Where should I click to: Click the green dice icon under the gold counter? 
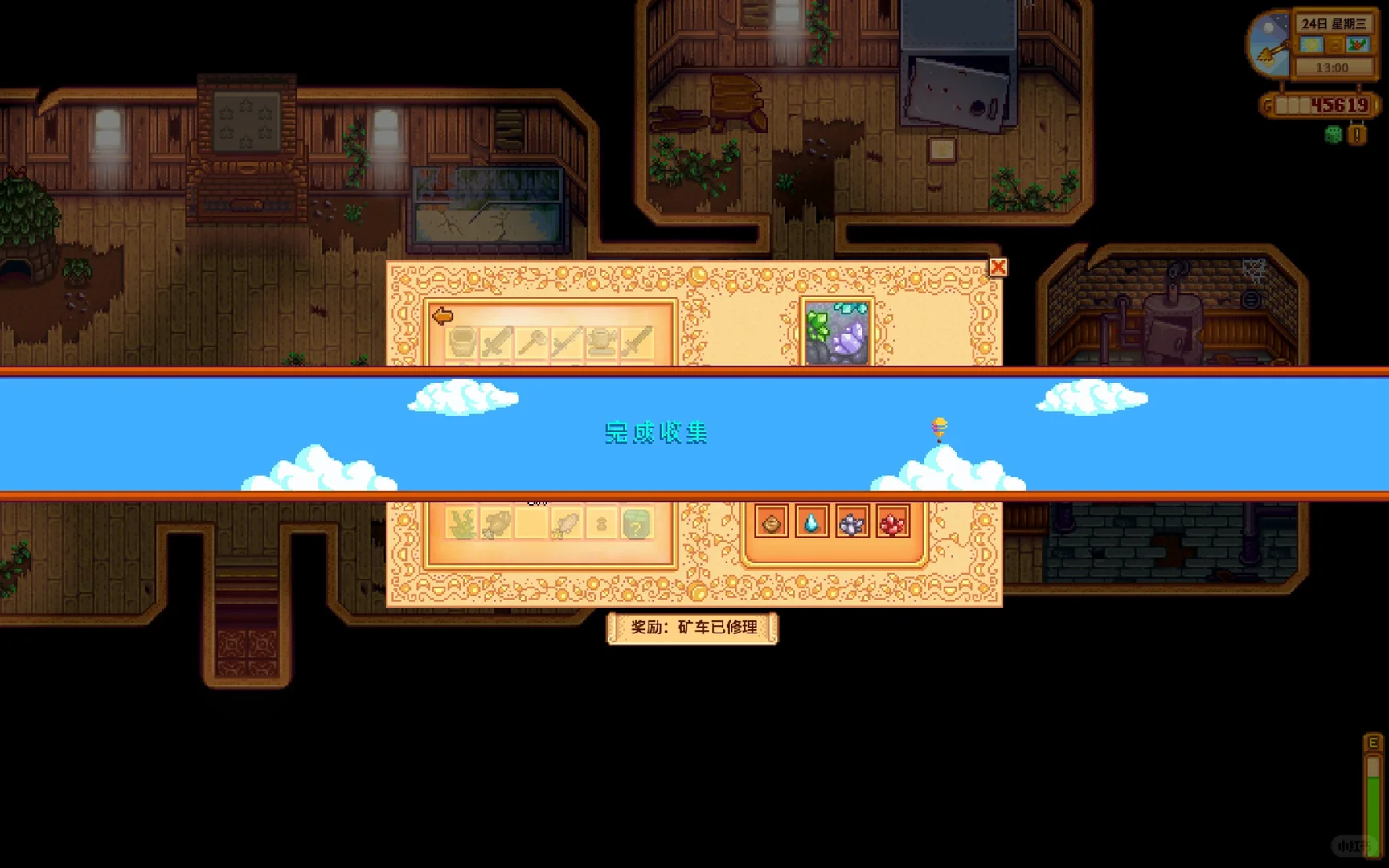click(1333, 134)
